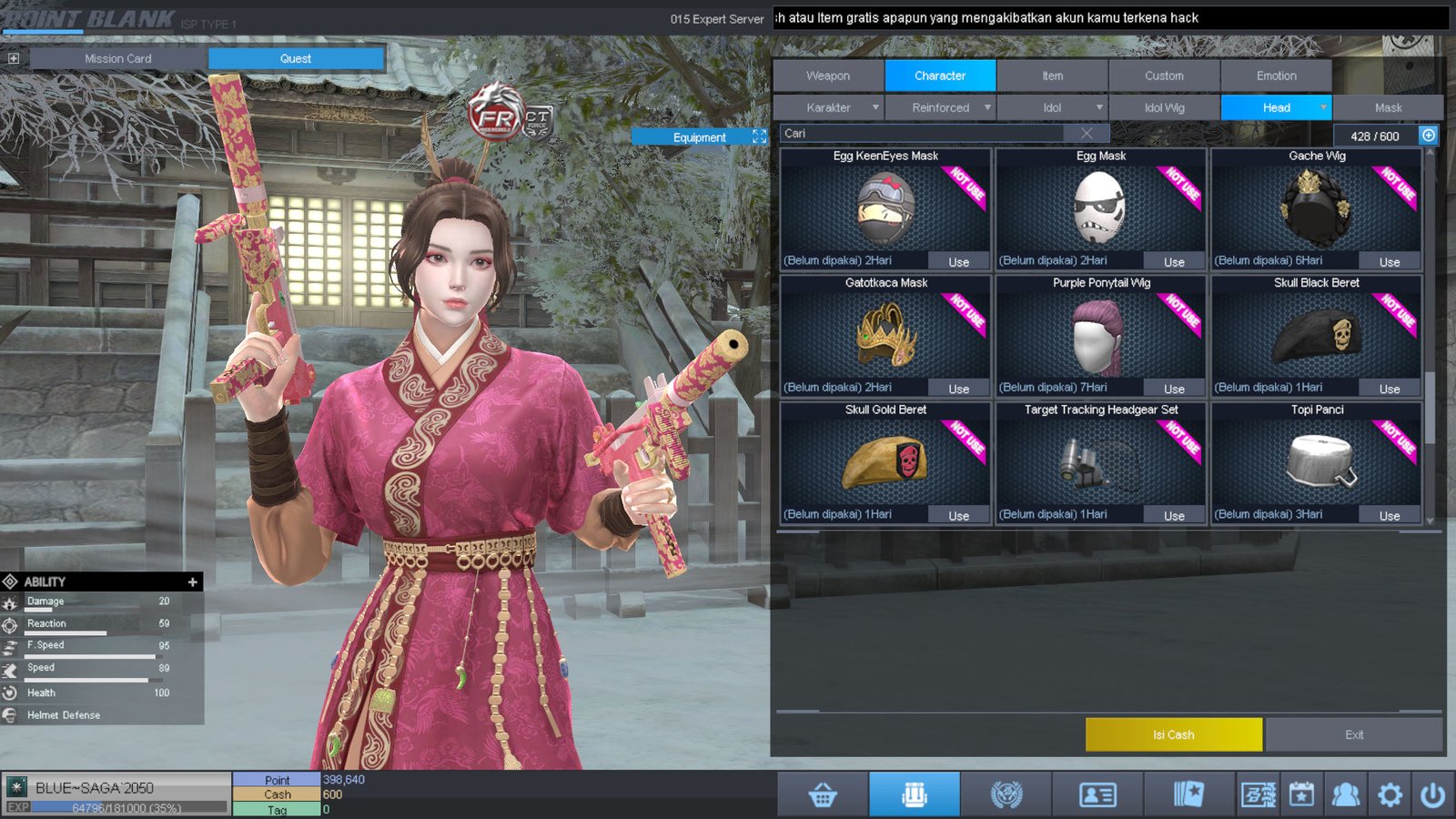The width and height of the screenshot is (1456, 819).
Task: Select the Custom tab
Action: pyautogui.click(x=1164, y=76)
